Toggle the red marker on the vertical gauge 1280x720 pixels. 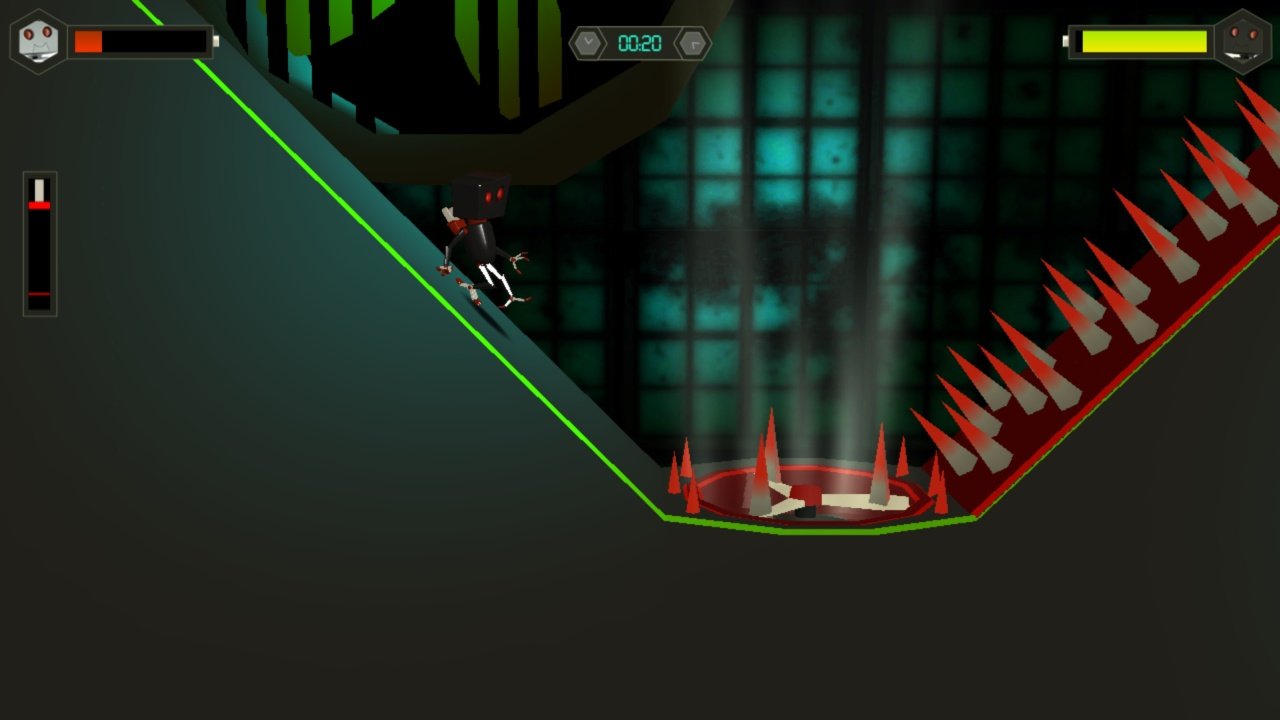(x=40, y=203)
